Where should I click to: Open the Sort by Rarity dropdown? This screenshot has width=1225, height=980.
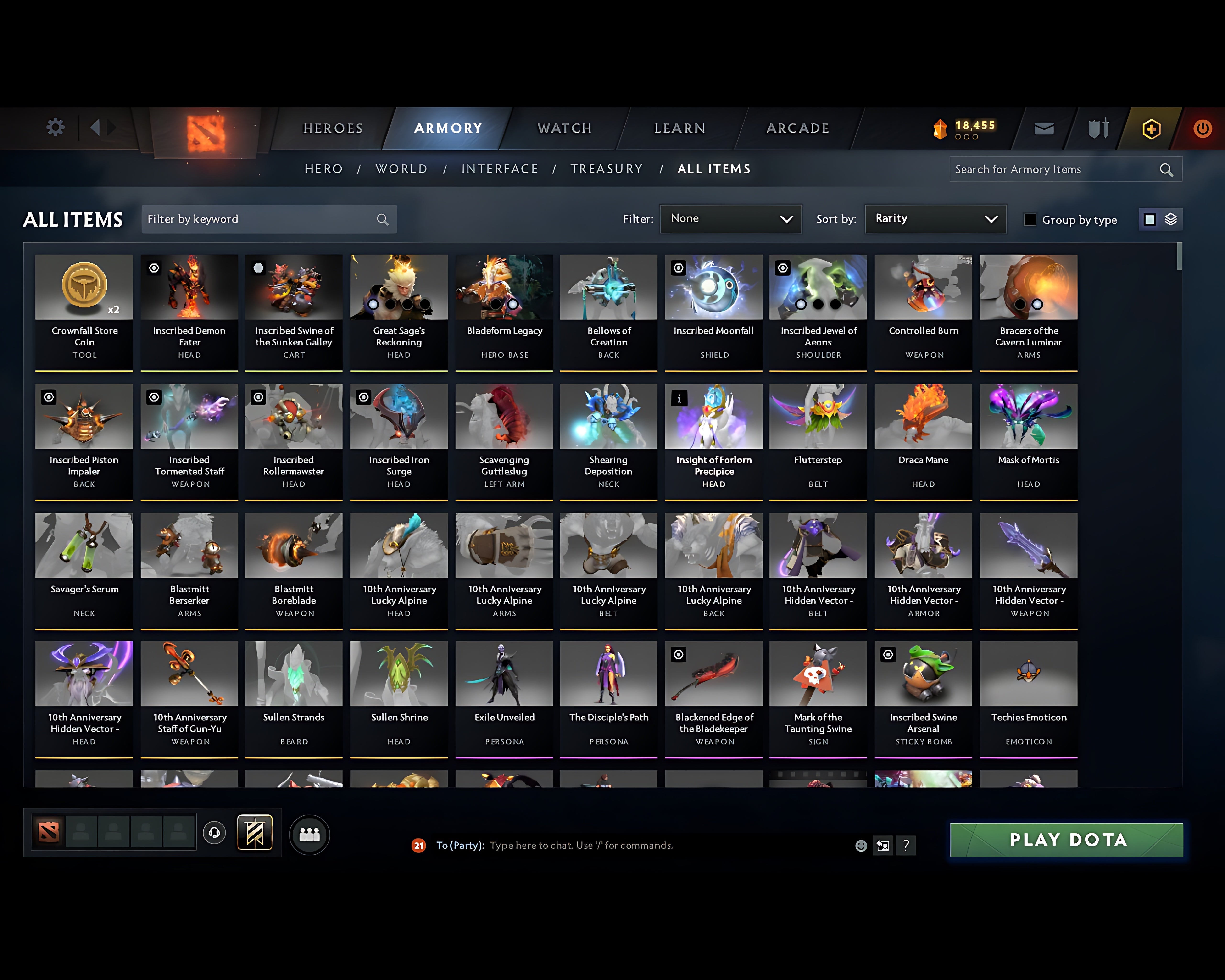[x=935, y=219]
